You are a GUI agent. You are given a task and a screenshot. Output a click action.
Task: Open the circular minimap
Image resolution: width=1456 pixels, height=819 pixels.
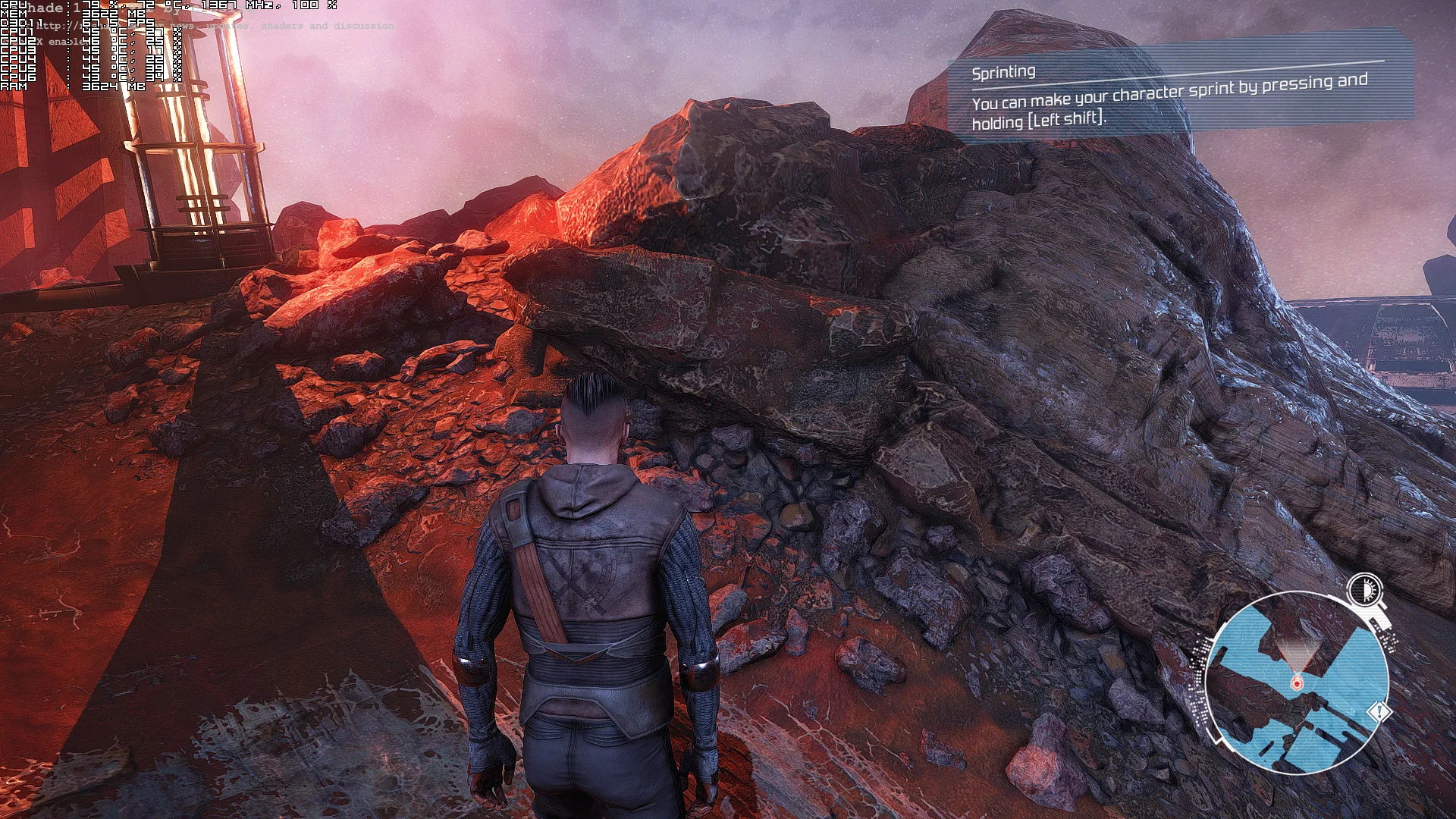point(1297,682)
